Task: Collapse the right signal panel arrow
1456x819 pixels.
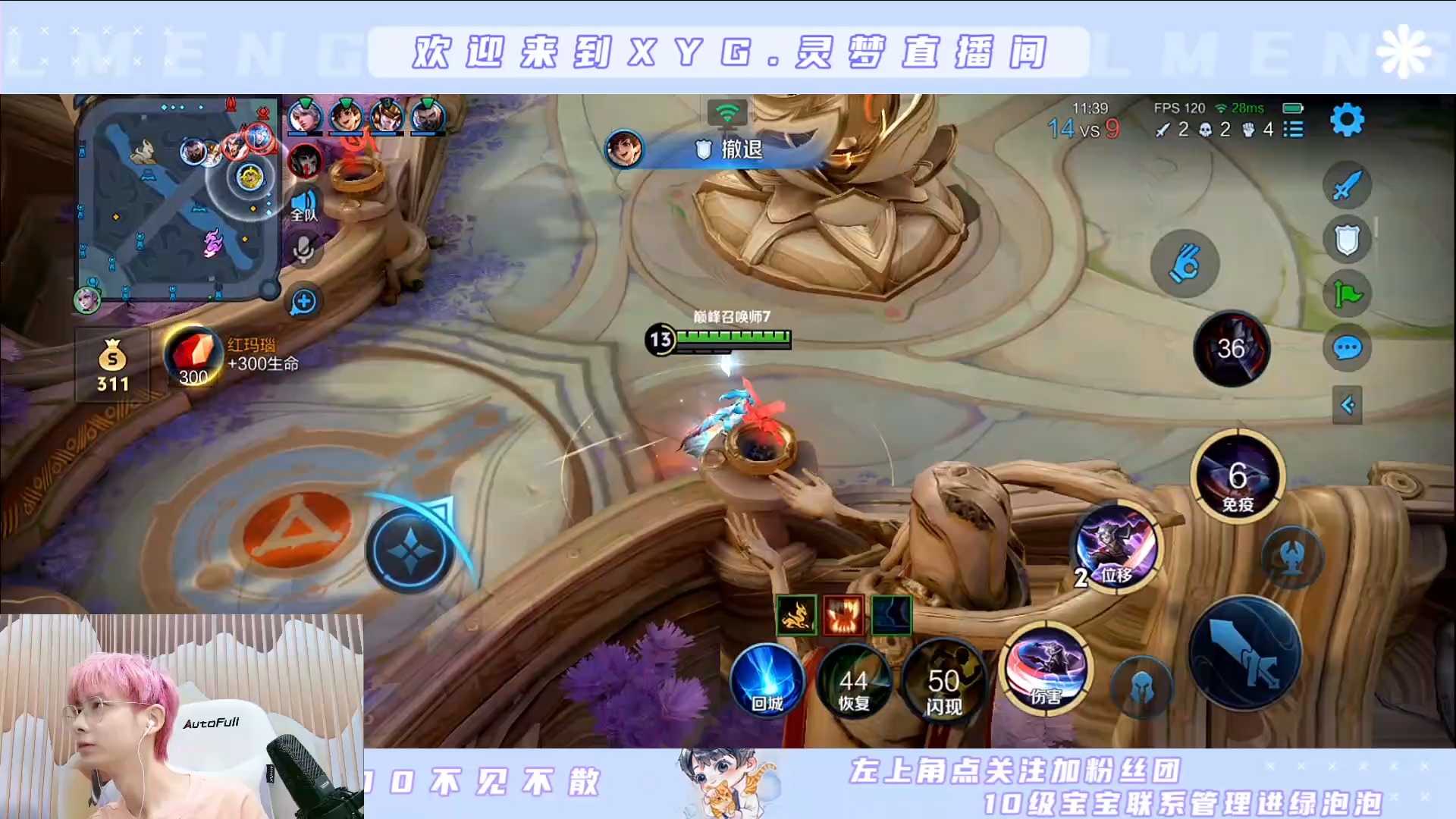Action: pos(1347,405)
